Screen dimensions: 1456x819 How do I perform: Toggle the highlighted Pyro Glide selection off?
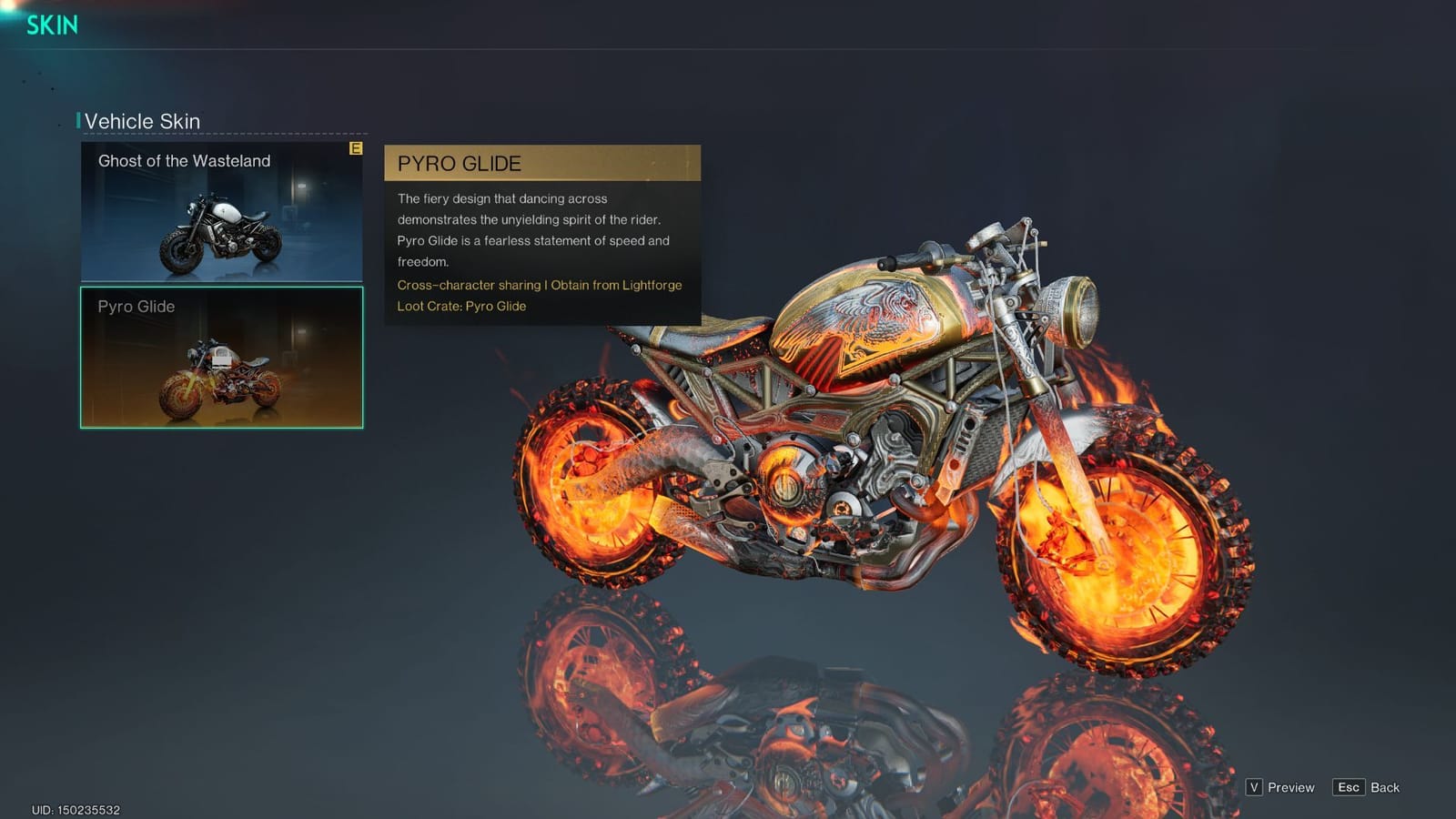[221, 358]
